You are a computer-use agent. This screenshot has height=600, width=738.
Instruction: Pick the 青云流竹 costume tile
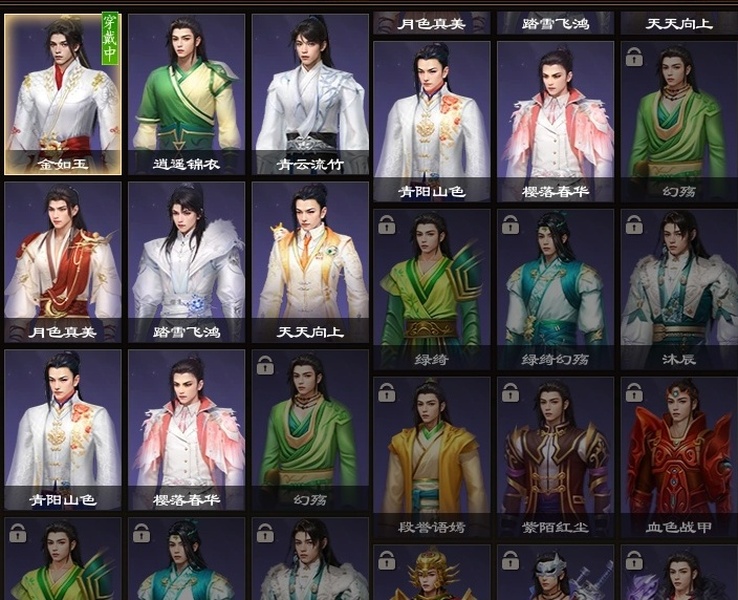pos(310,95)
